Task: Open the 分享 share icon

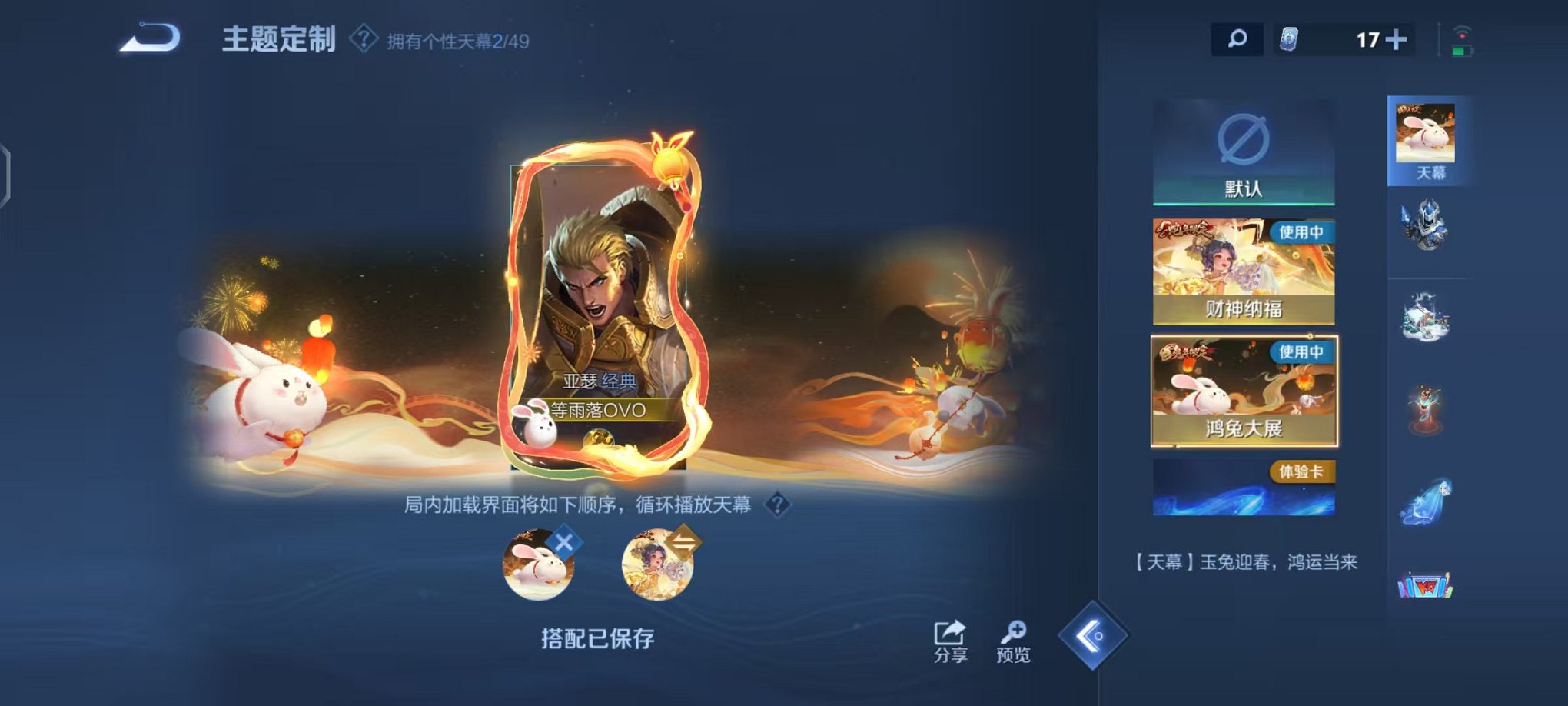Action: [948, 631]
